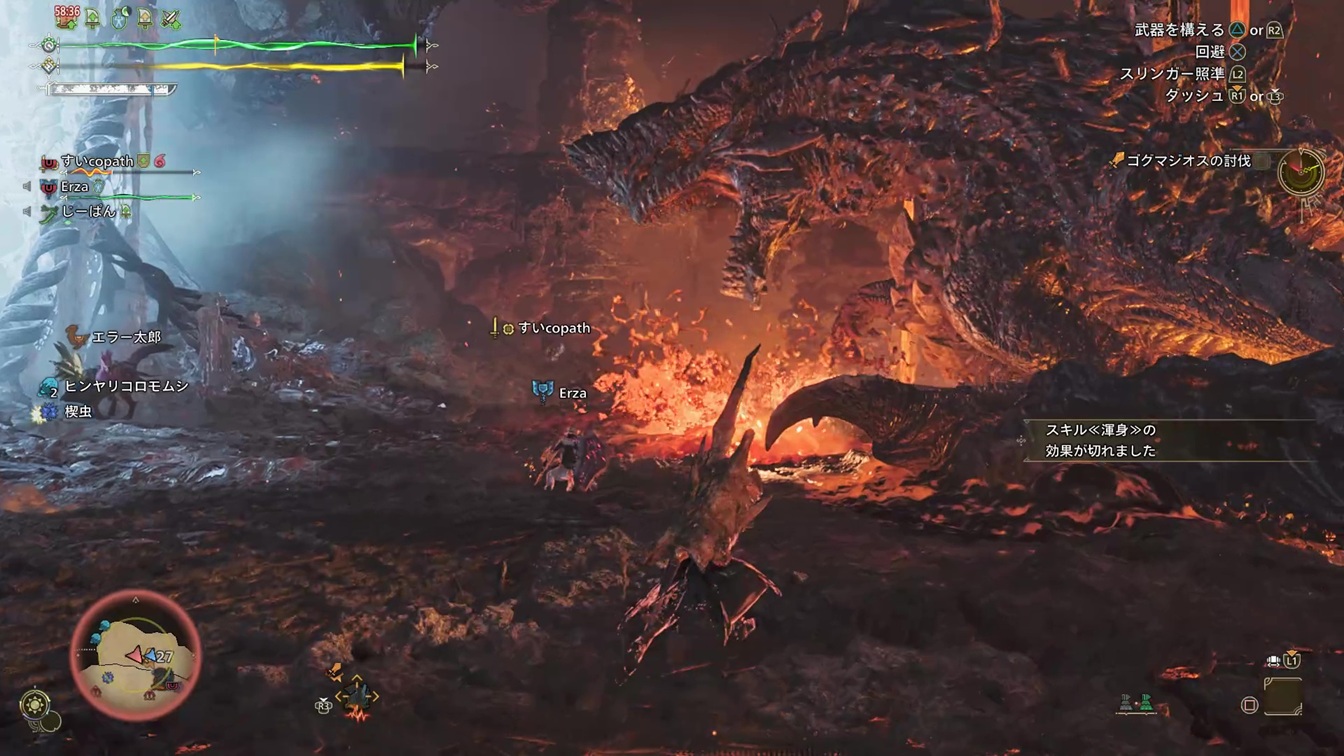Select the ゴクマジオスの討伐 quest objective
Viewport: 1344px width, 756px height.
point(1188,160)
